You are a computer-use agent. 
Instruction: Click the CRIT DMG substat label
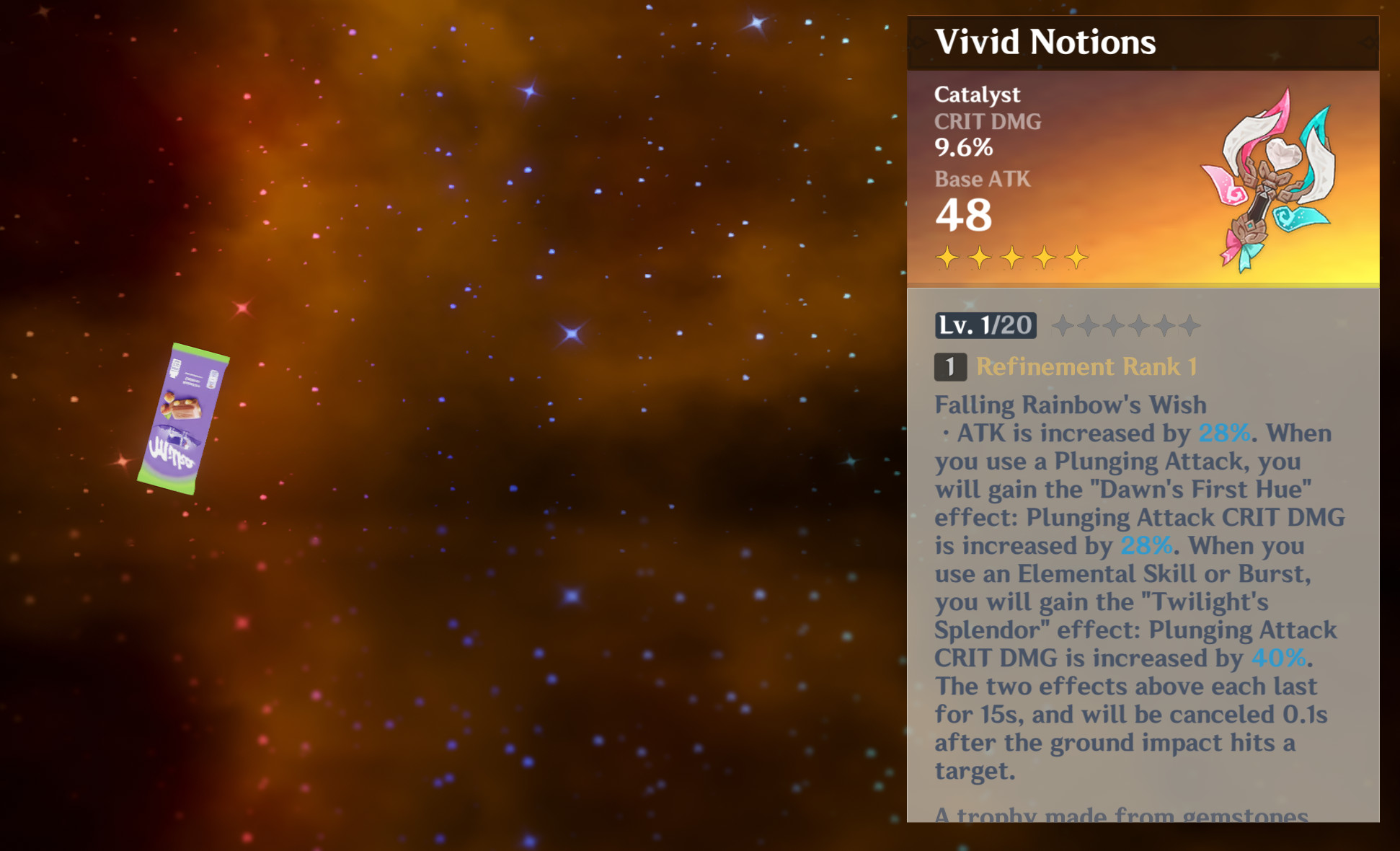(987, 121)
